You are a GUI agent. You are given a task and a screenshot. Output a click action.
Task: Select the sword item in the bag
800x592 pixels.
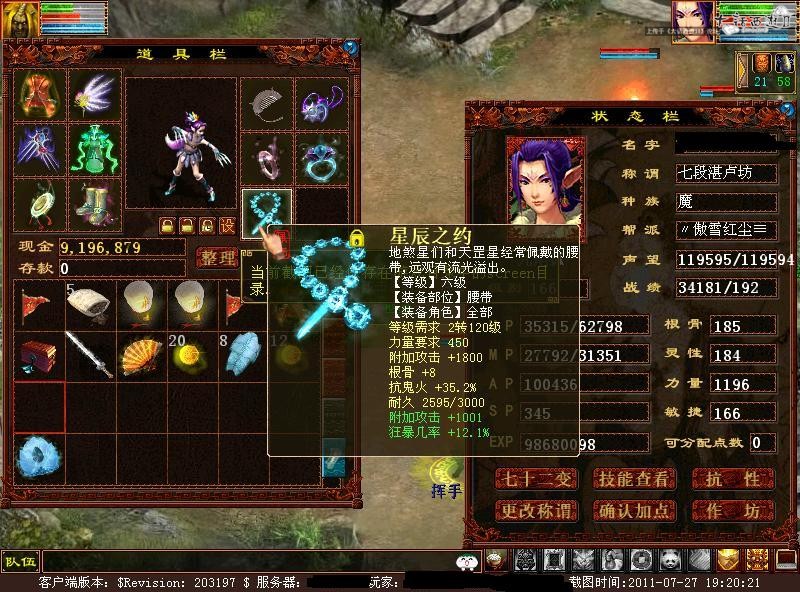coord(89,355)
